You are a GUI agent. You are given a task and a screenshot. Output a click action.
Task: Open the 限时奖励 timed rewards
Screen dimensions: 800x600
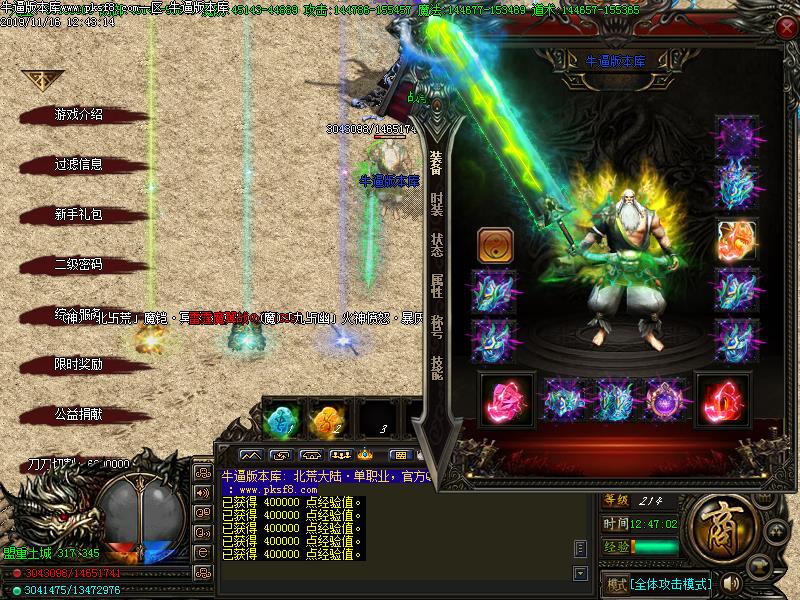tap(78, 364)
